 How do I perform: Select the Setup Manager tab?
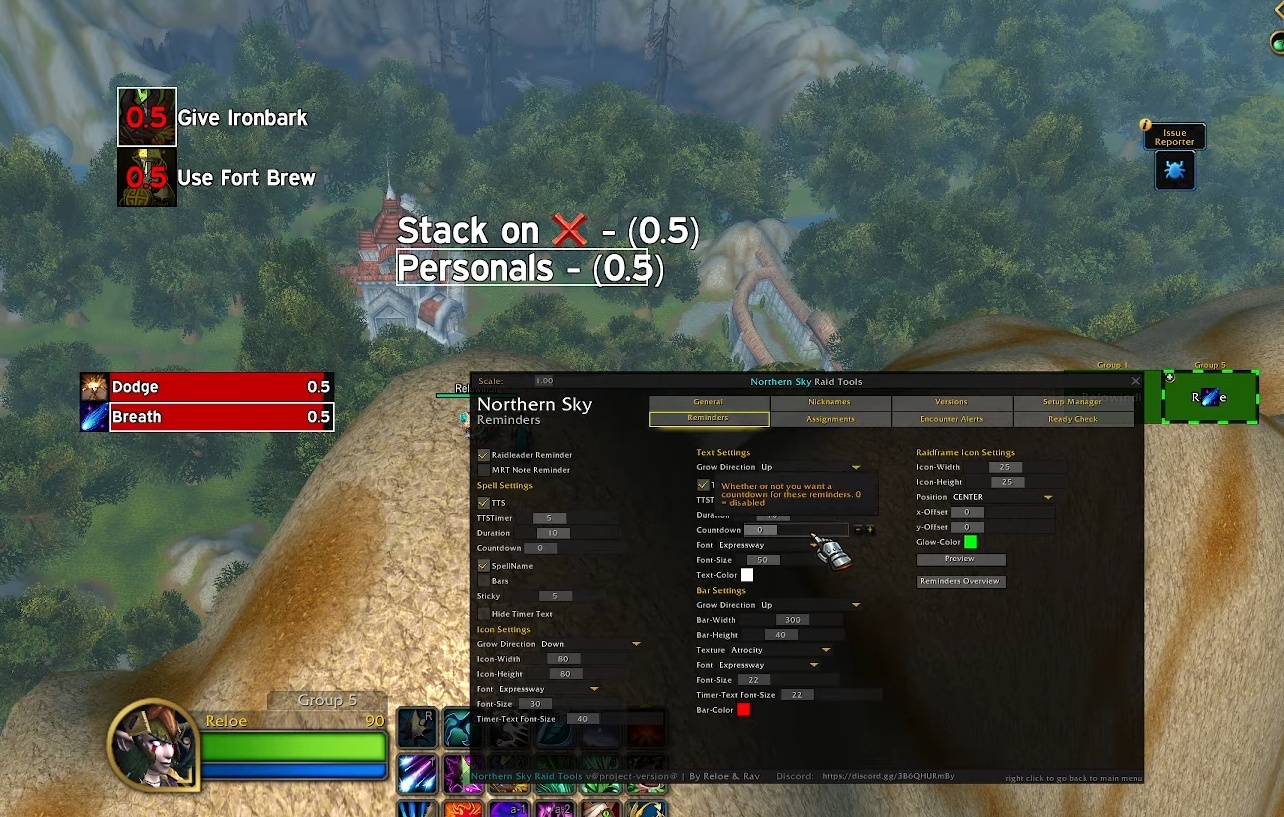click(x=1072, y=402)
